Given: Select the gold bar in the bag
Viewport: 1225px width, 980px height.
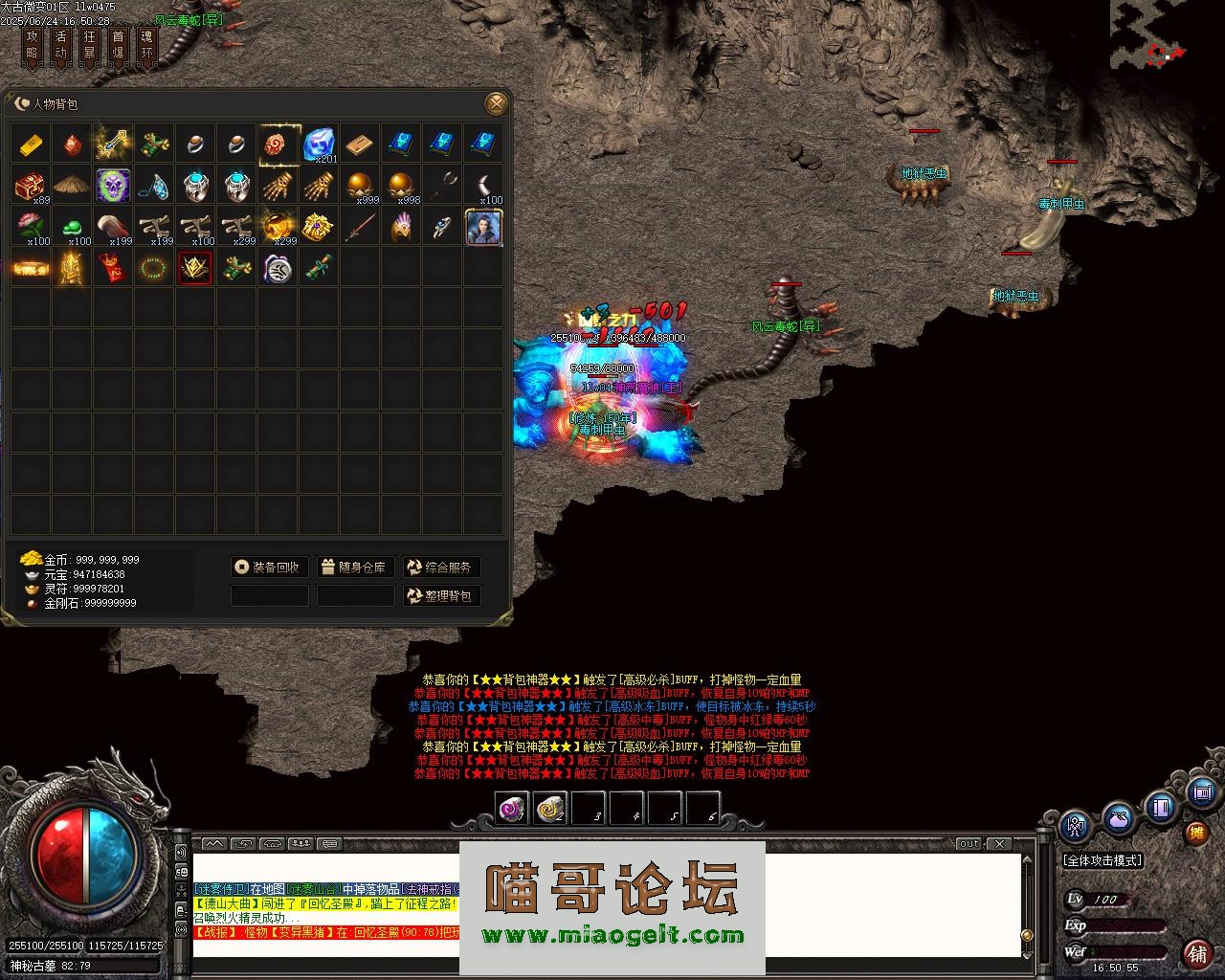Looking at the screenshot, I should pyautogui.click(x=32, y=145).
